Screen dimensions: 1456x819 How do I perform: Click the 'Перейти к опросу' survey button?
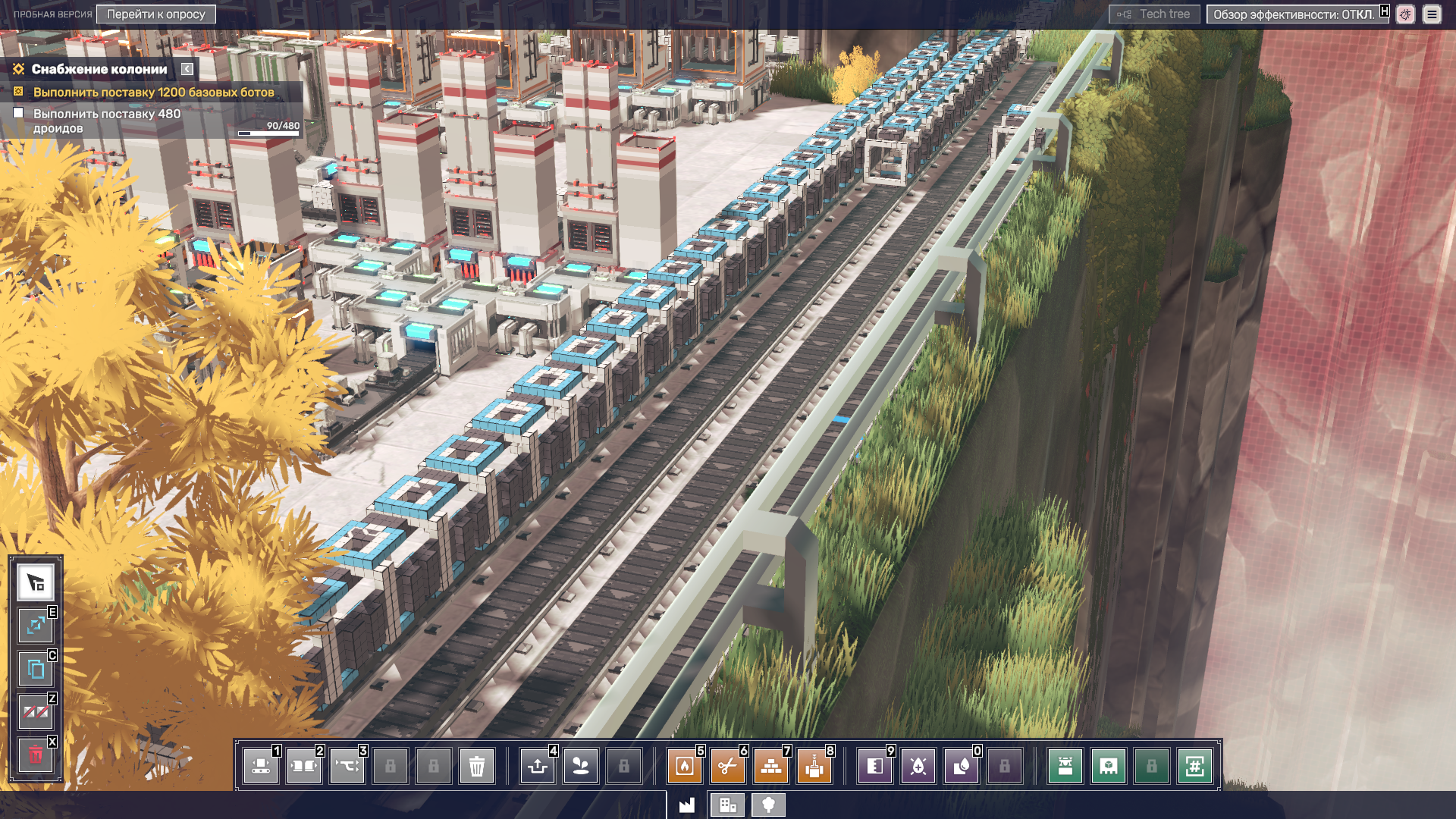click(x=155, y=14)
